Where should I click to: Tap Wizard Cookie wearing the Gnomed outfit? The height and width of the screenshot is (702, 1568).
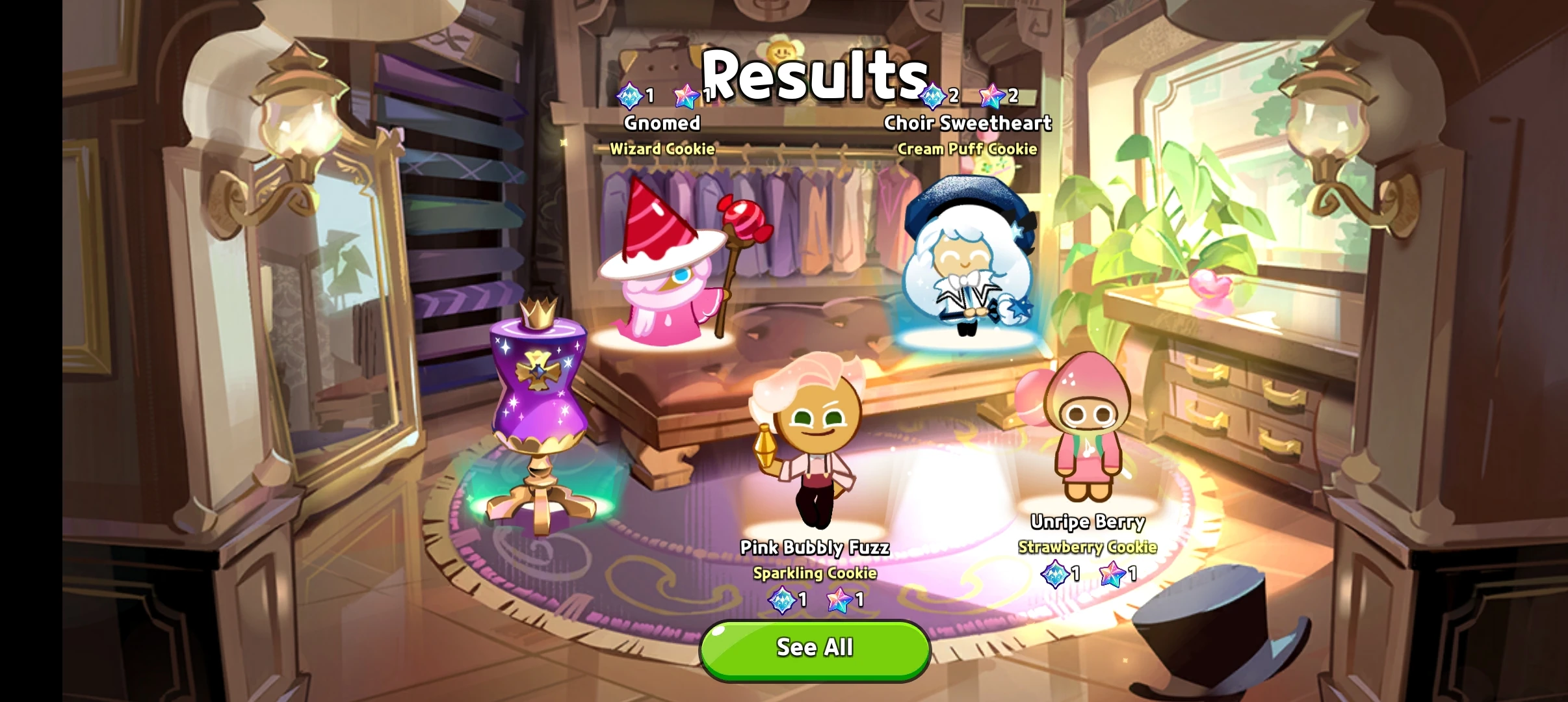click(663, 273)
